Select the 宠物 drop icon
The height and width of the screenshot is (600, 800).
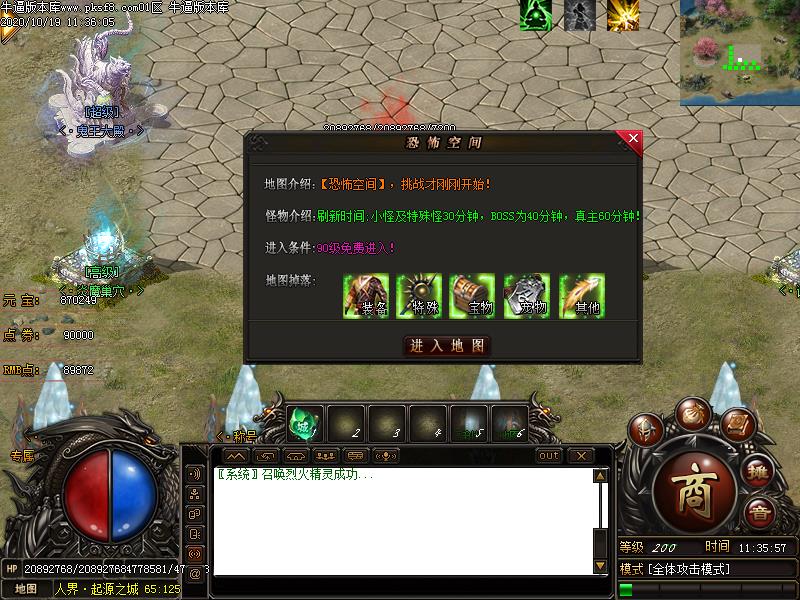coord(527,296)
